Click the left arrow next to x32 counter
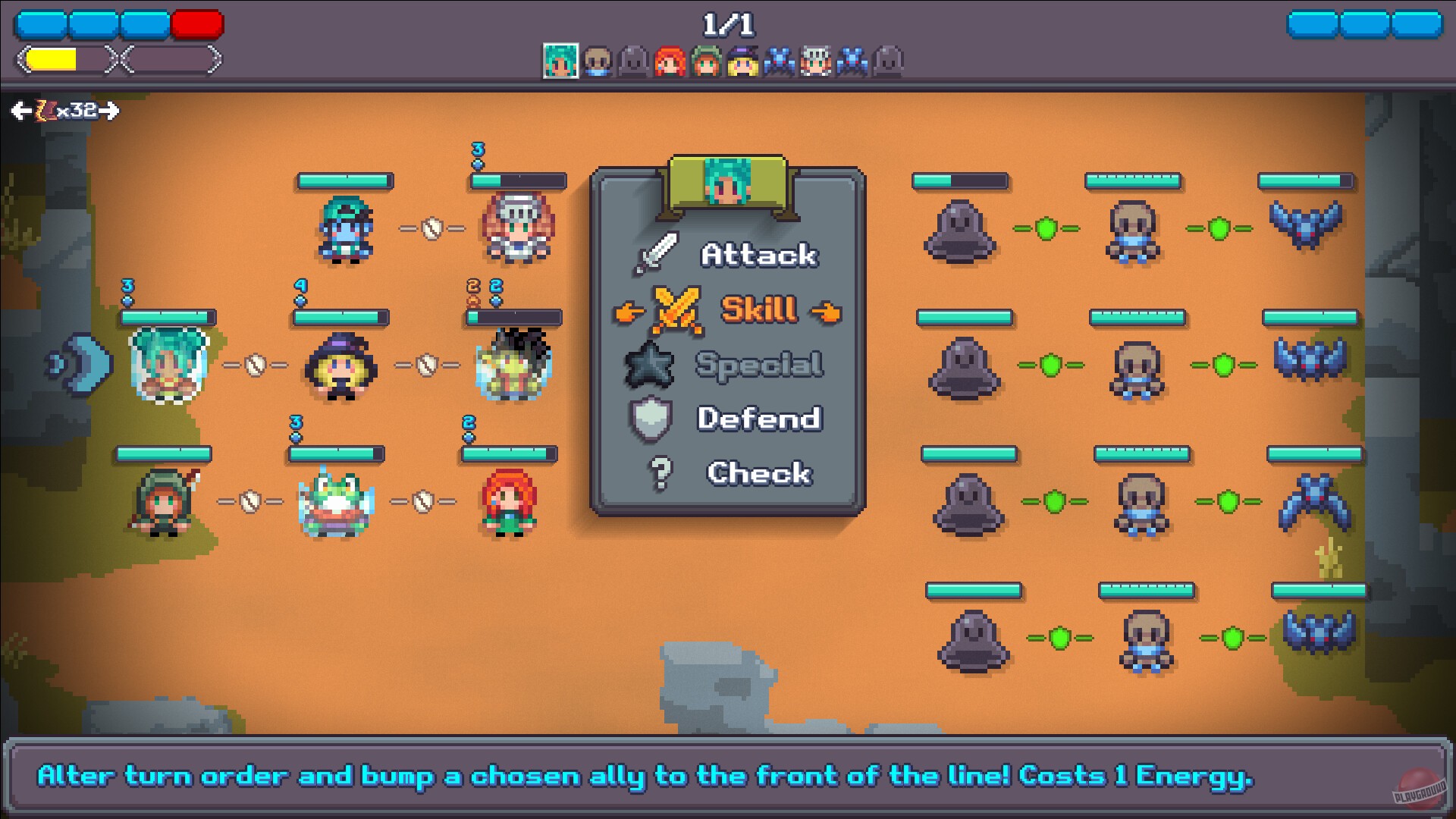The height and width of the screenshot is (819, 1456). [x=19, y=111]
